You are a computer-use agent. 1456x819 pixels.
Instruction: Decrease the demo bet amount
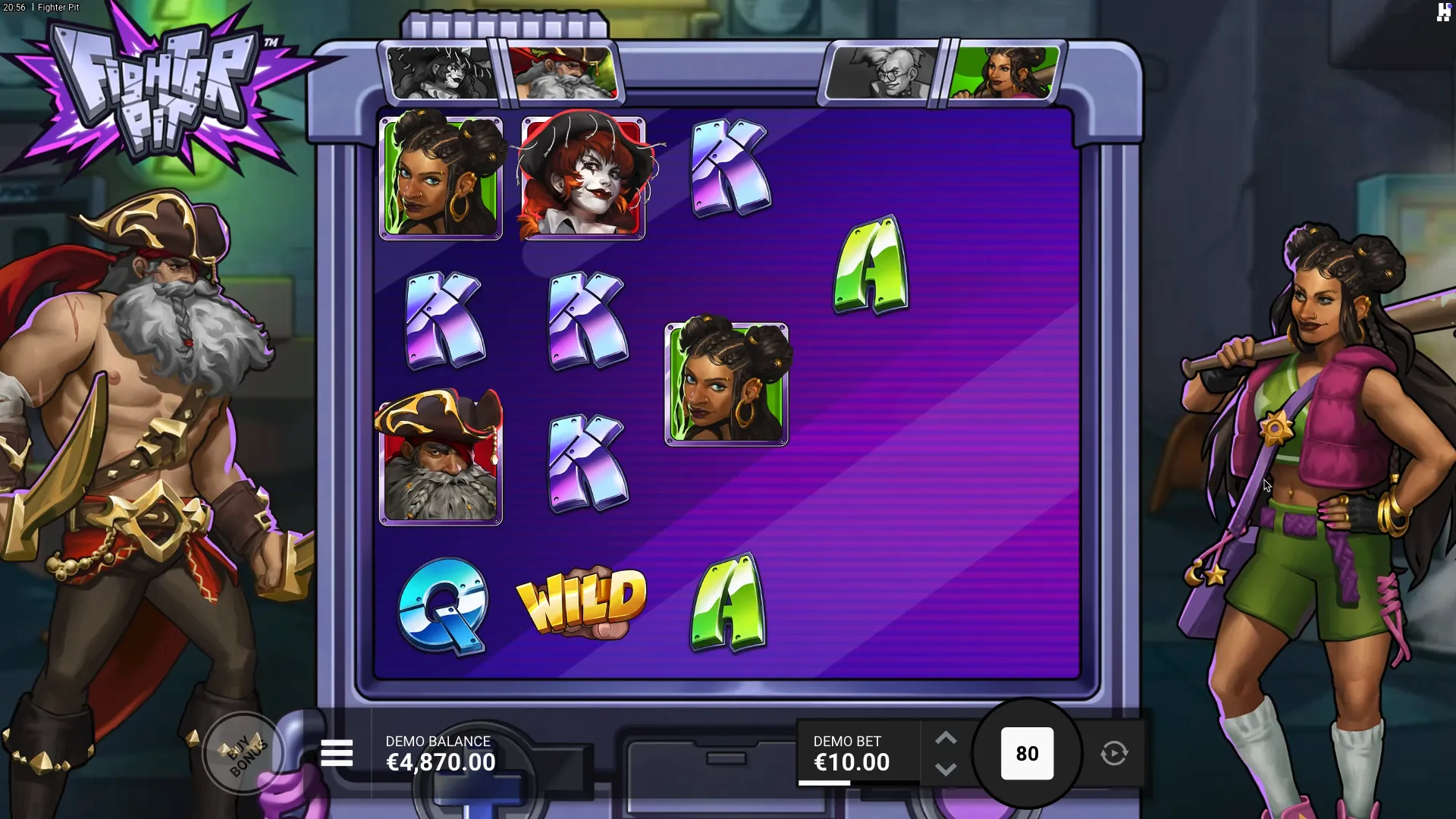coord(946,769)
